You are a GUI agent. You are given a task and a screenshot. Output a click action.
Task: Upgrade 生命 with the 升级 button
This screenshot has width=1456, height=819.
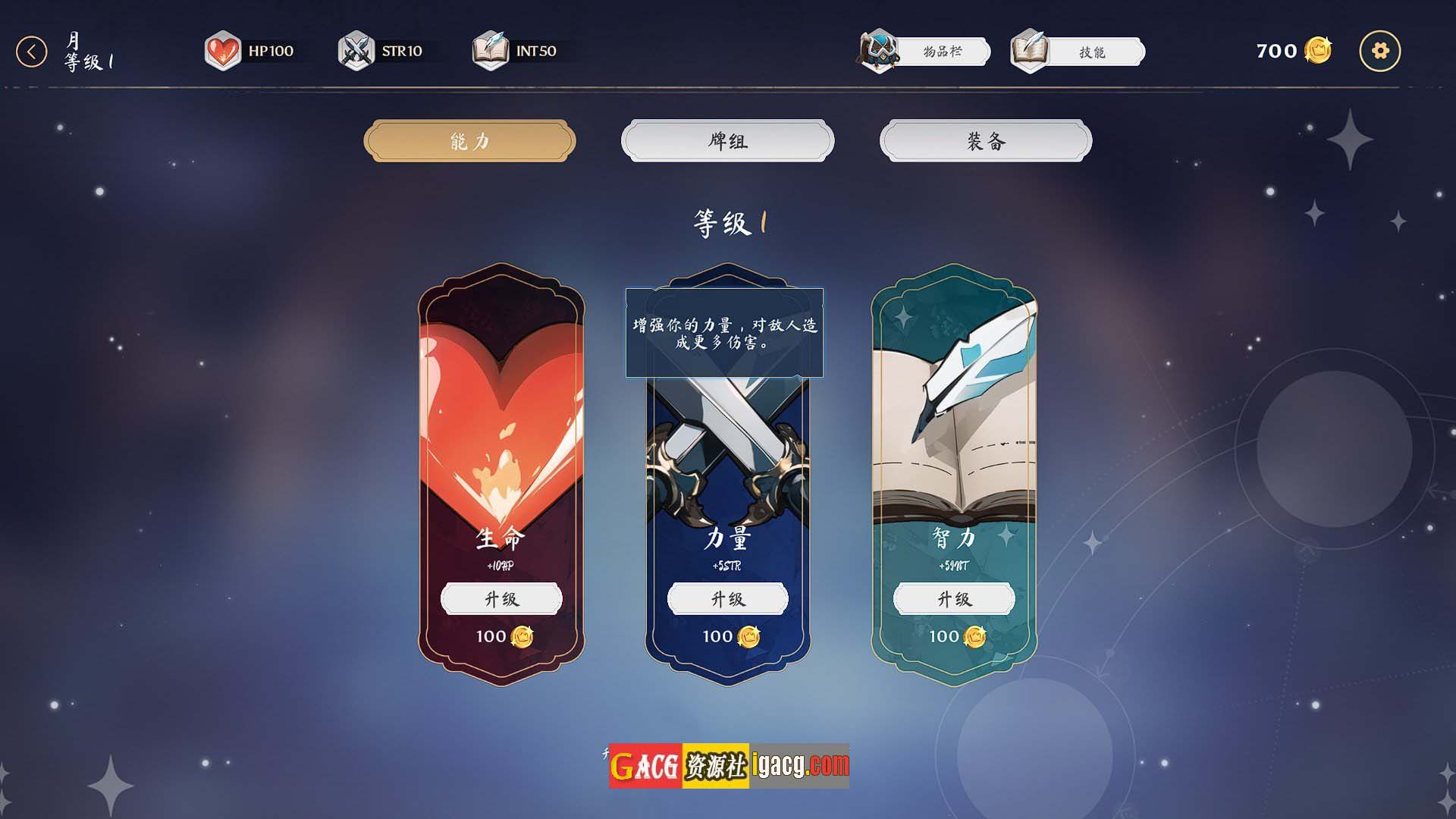click(x=501, y=599)
